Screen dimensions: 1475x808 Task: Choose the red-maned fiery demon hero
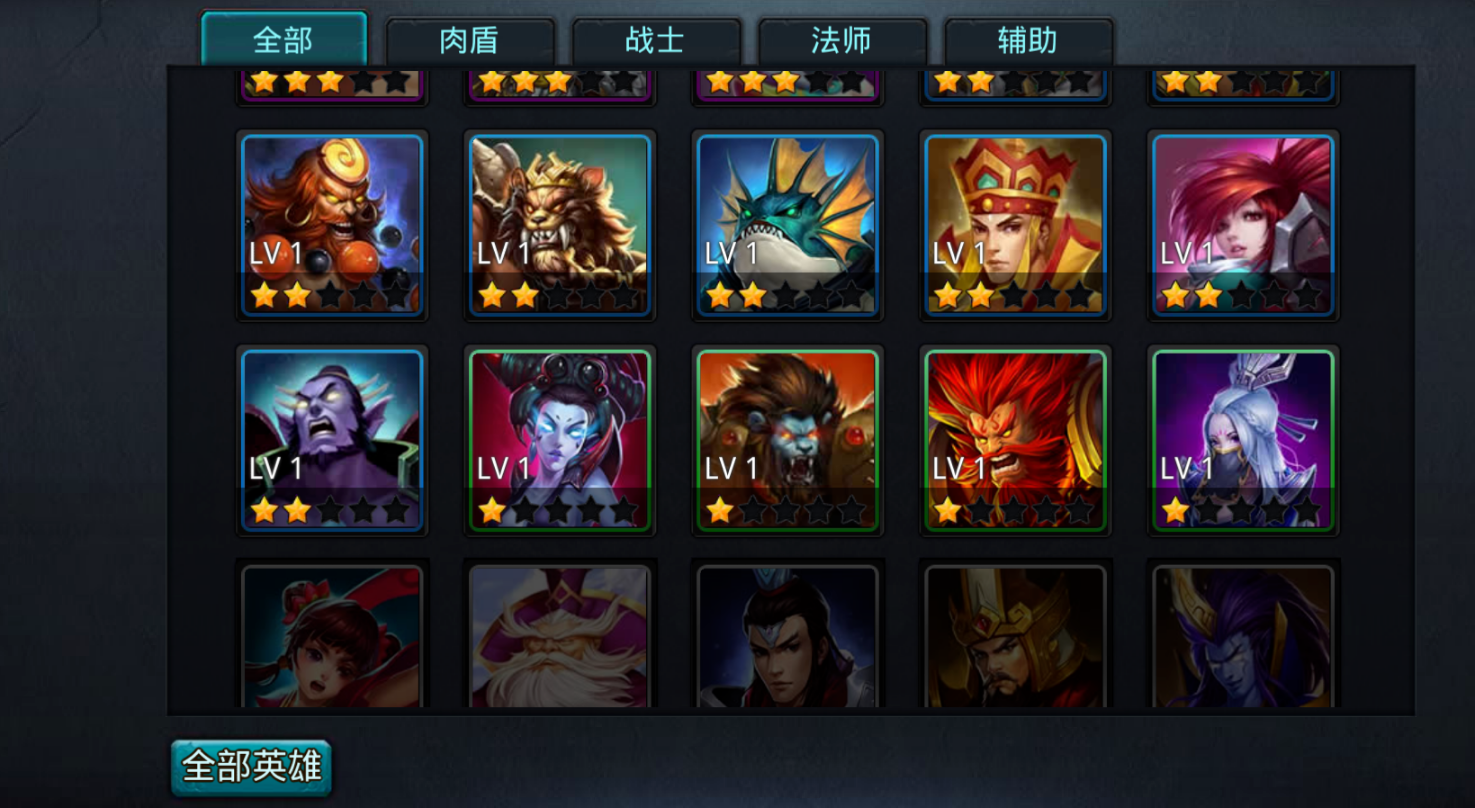(1016, 440)
